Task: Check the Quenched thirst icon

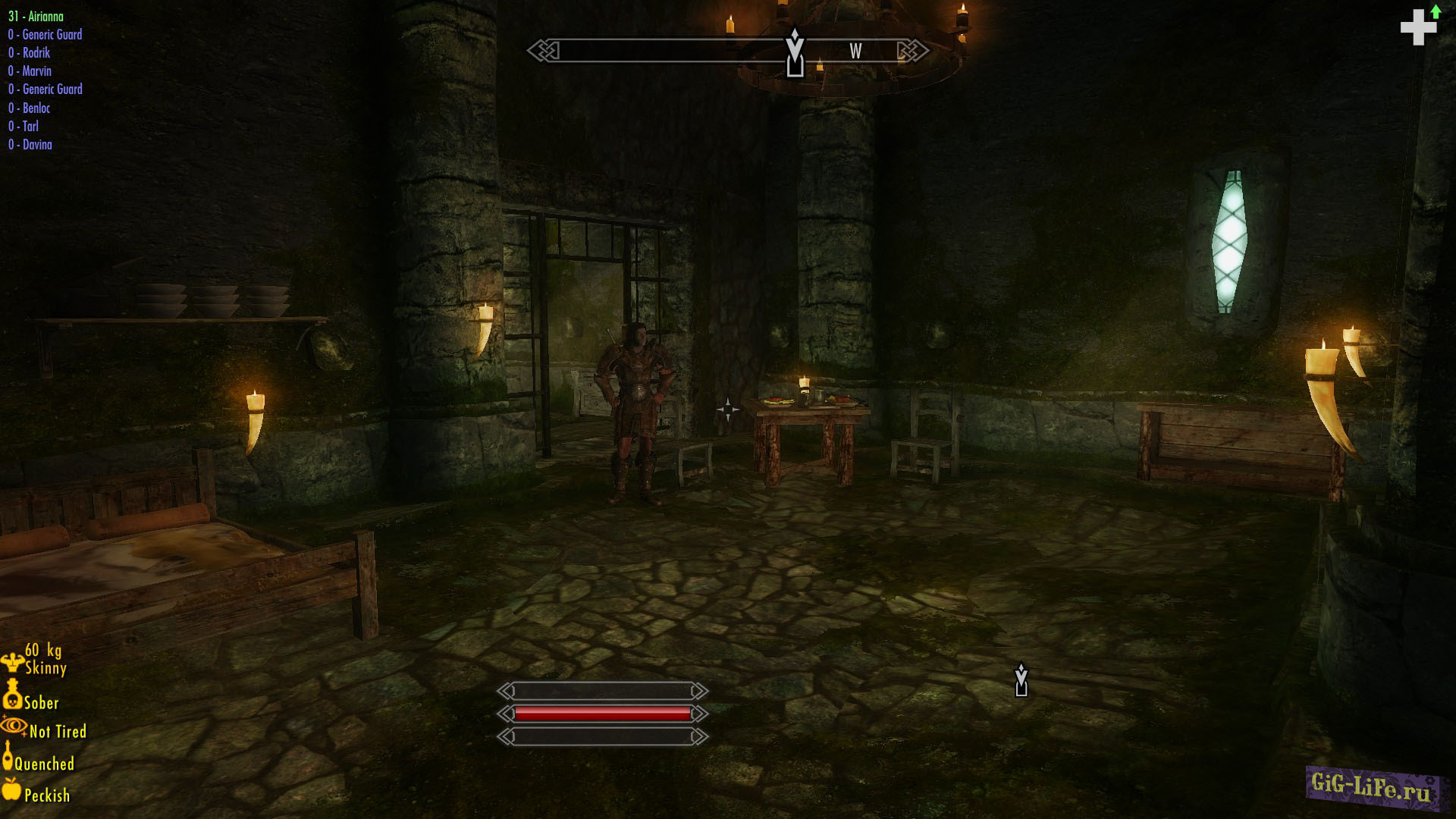Action: tap(8, 755)
